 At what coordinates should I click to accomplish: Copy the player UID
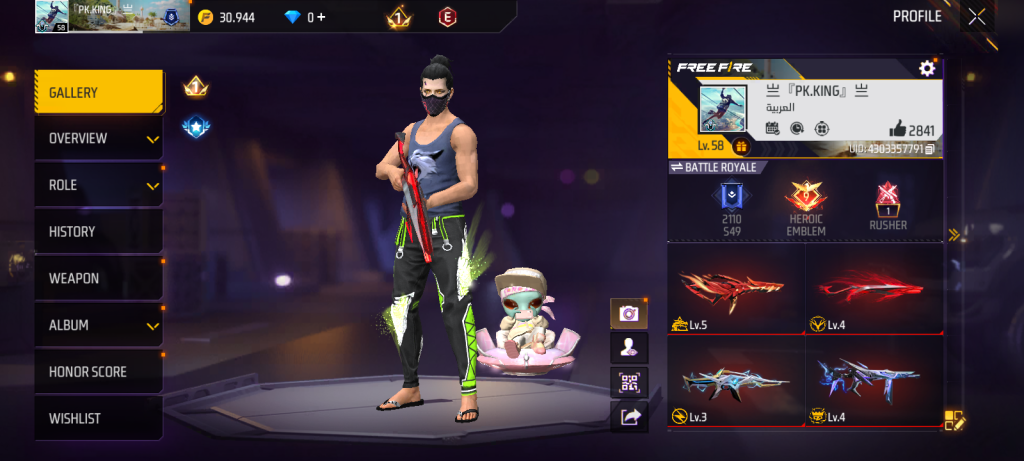[930, 149]
